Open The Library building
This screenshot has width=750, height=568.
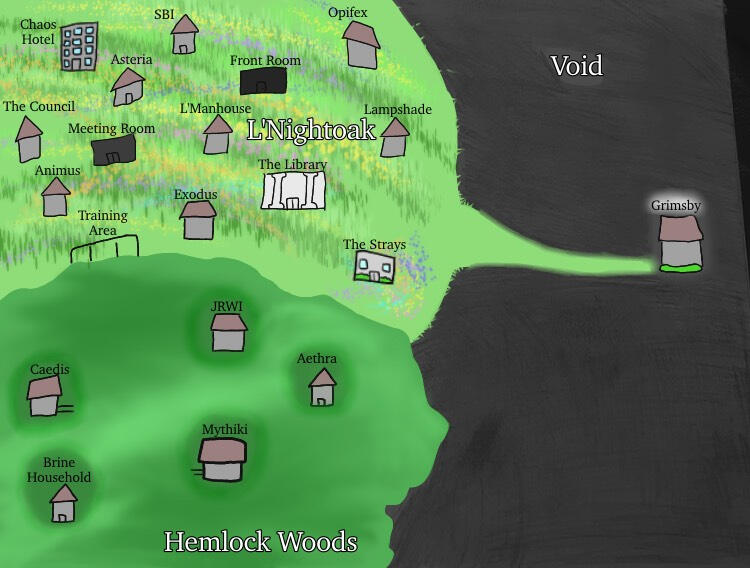pos(294,190)
